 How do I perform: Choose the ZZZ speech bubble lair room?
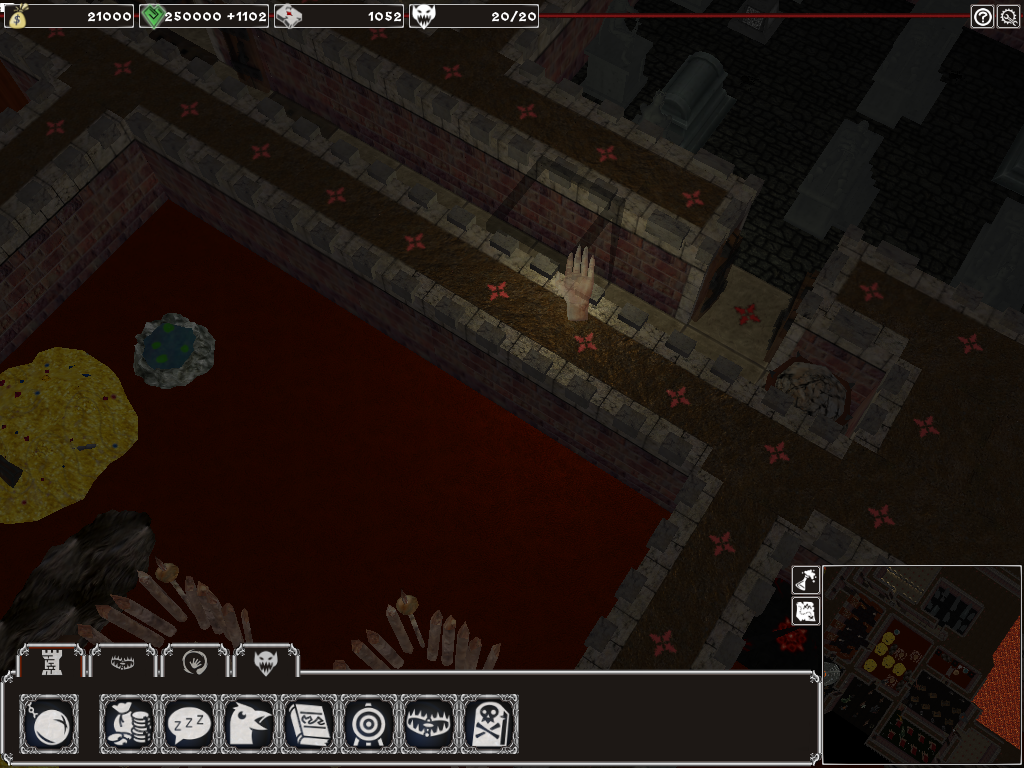coord(189,723)
